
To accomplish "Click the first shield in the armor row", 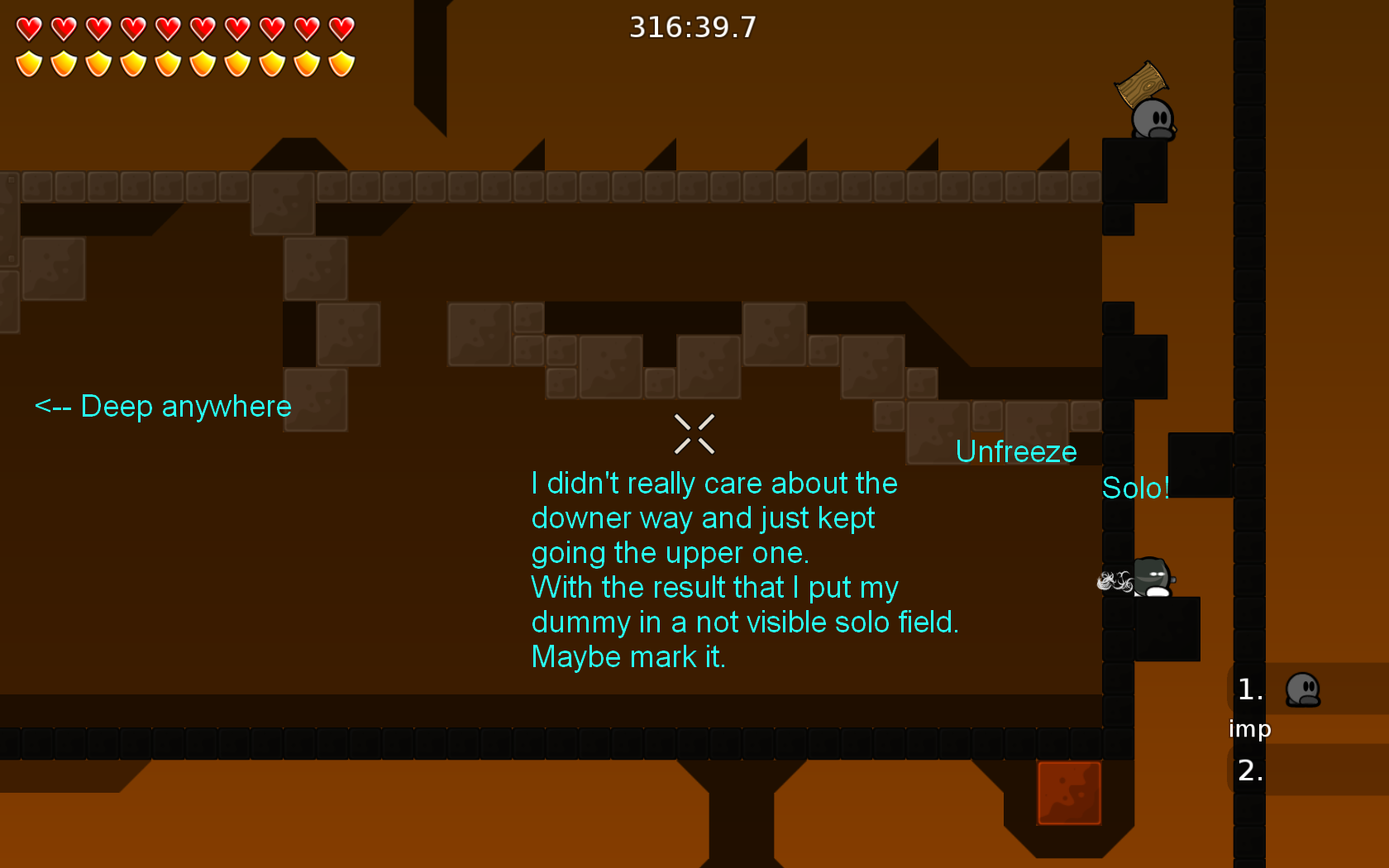I will 27,62.
